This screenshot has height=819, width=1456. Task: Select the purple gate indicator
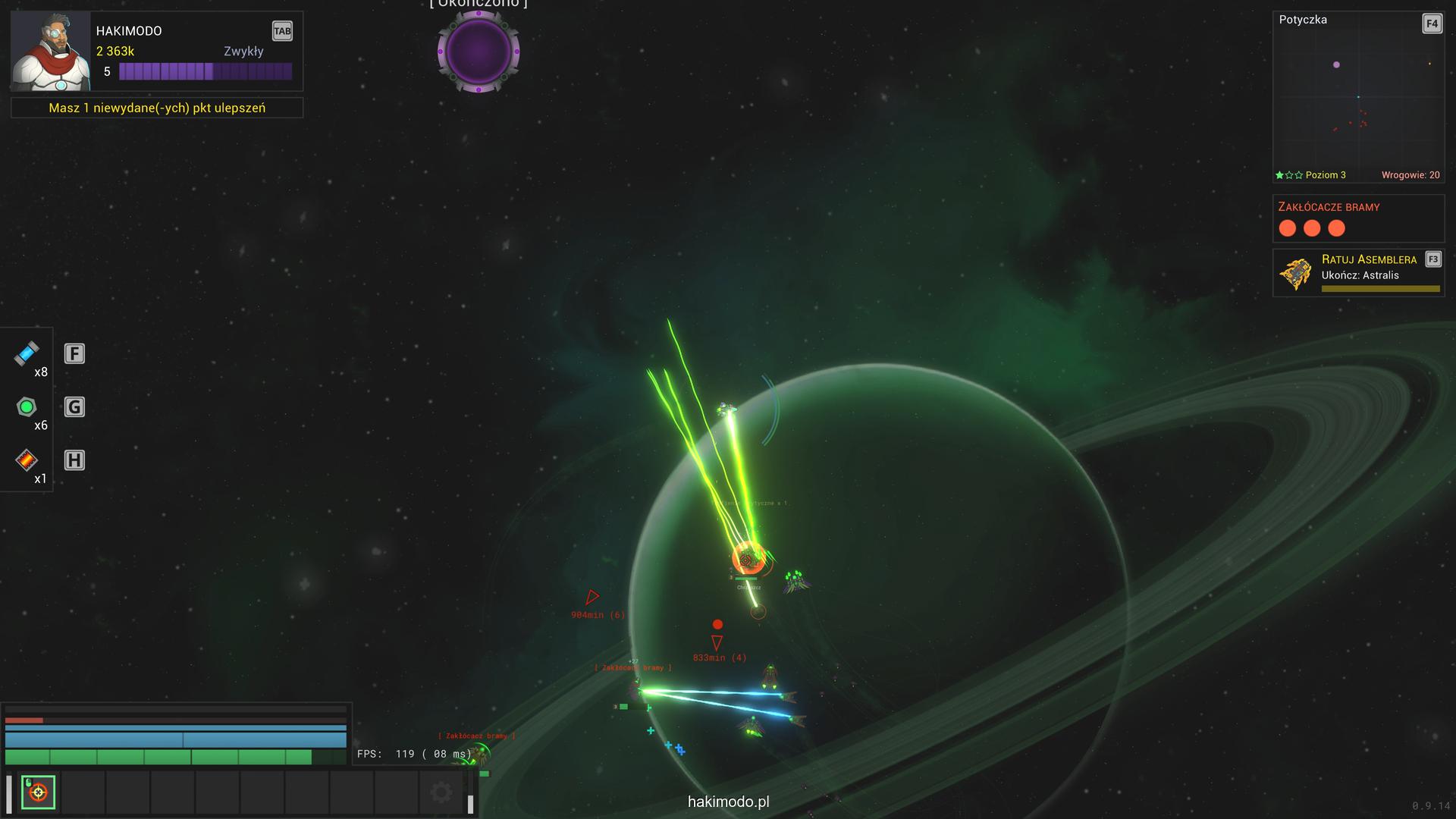[479, 52]
